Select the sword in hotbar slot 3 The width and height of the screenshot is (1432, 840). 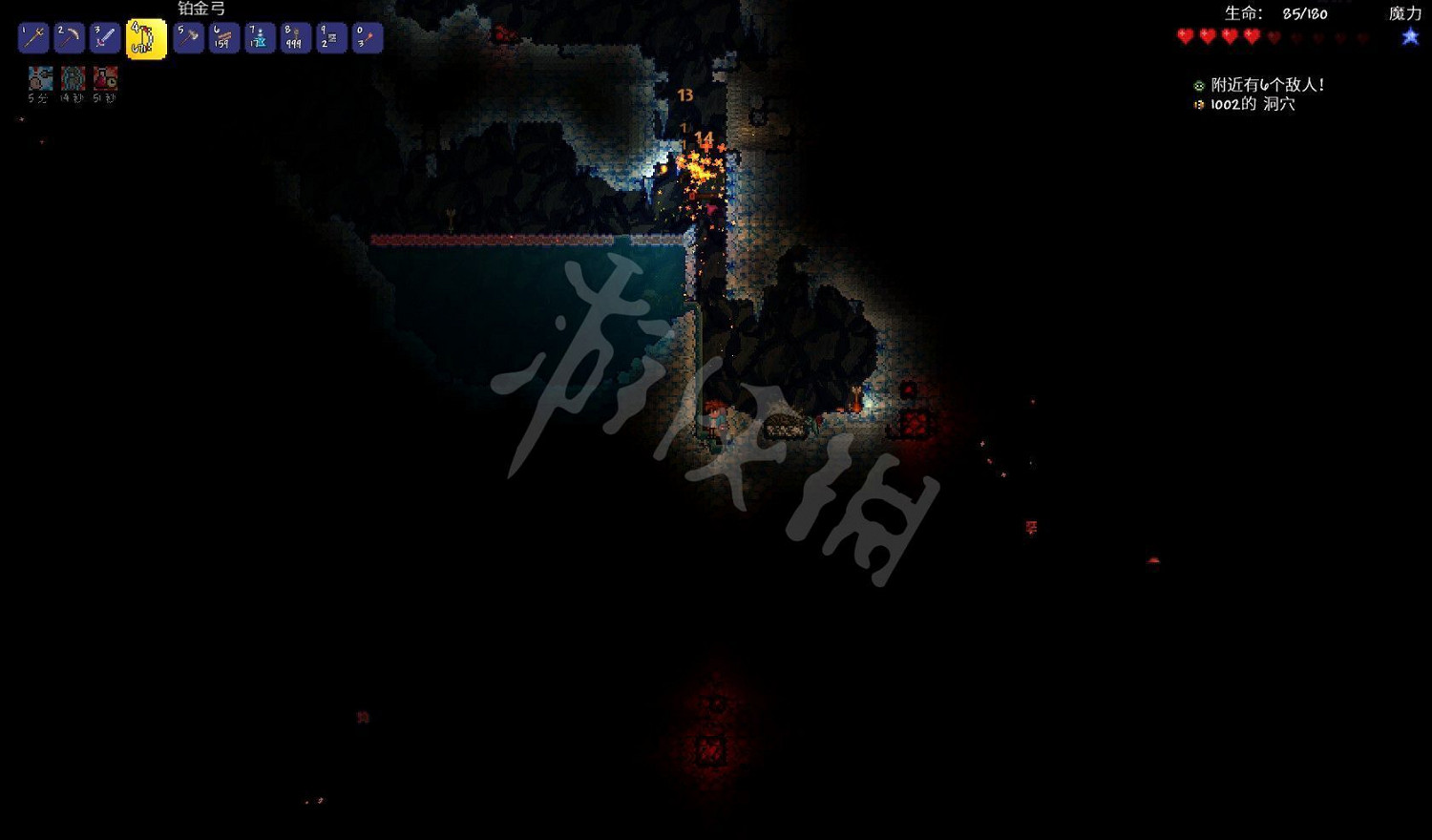pos(104,37)
